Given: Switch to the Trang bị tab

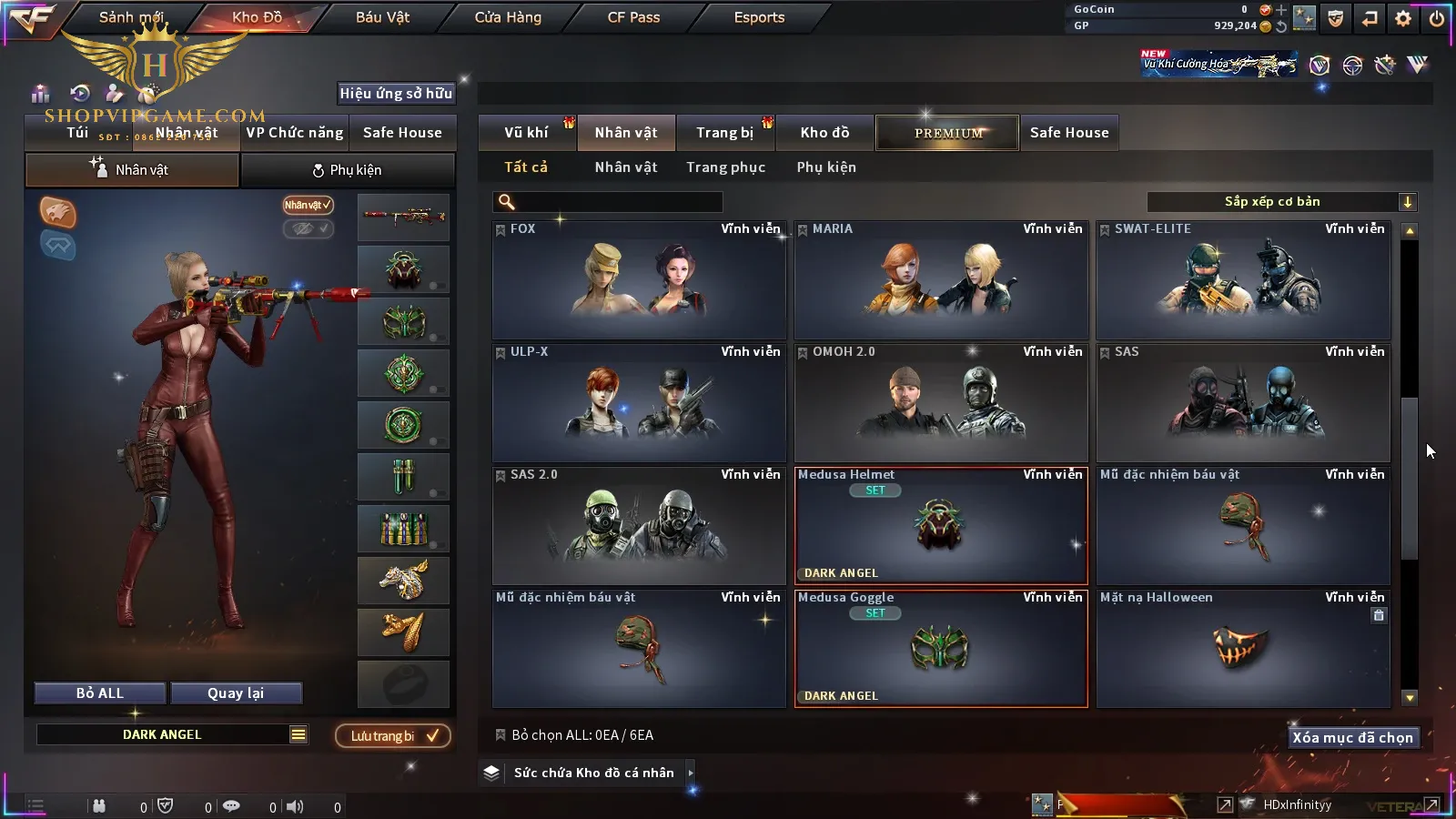Looking at the screenshot, I should (x=724, y=133).
